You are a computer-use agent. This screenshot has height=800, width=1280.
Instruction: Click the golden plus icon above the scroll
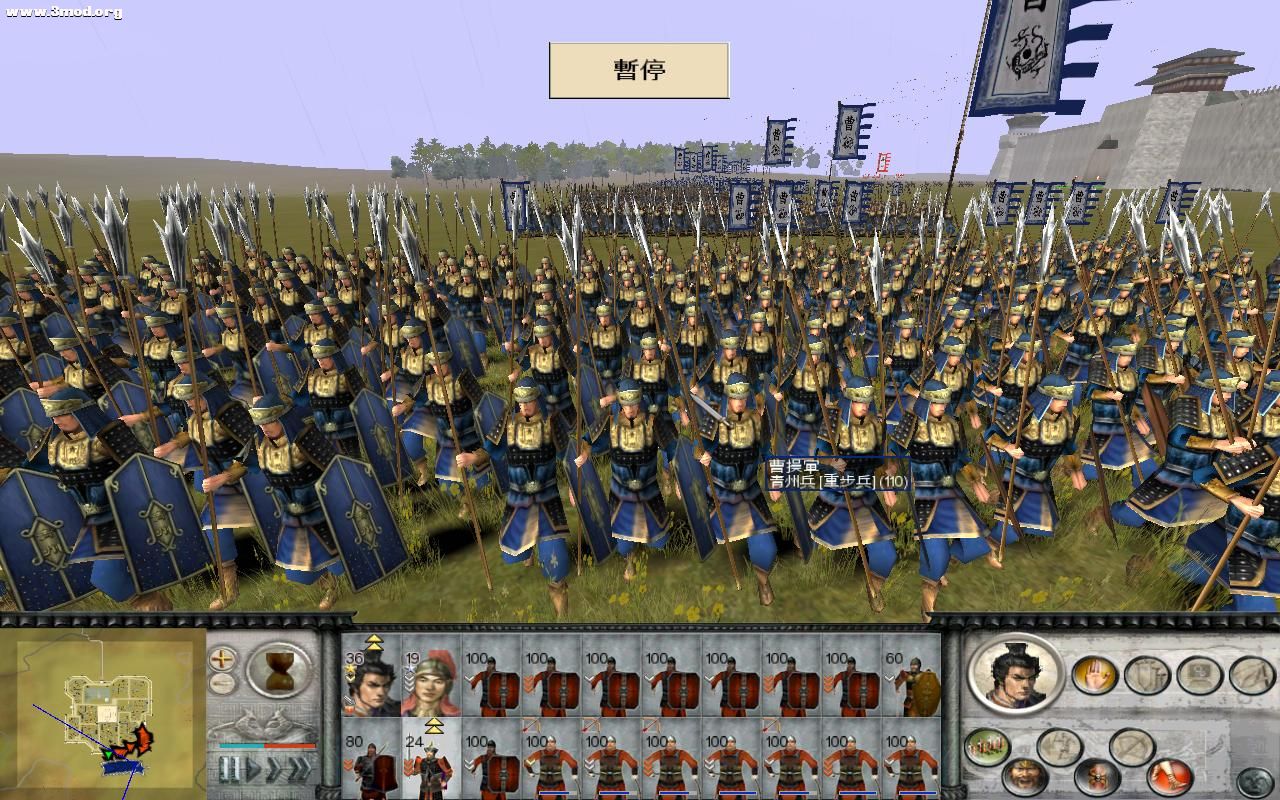[x=221, y=658]
